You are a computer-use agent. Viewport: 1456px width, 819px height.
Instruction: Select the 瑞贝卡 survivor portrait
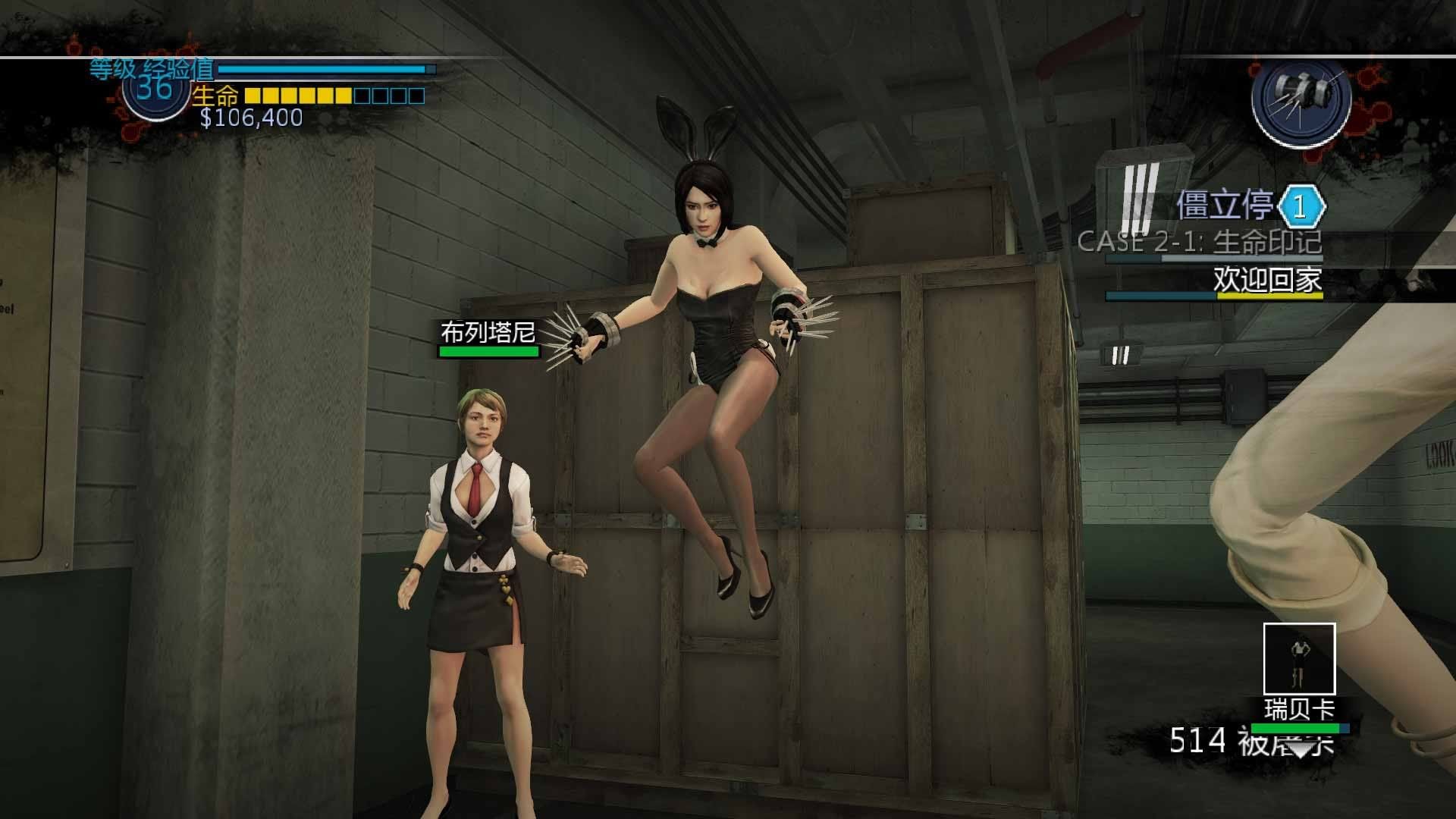1299,658
